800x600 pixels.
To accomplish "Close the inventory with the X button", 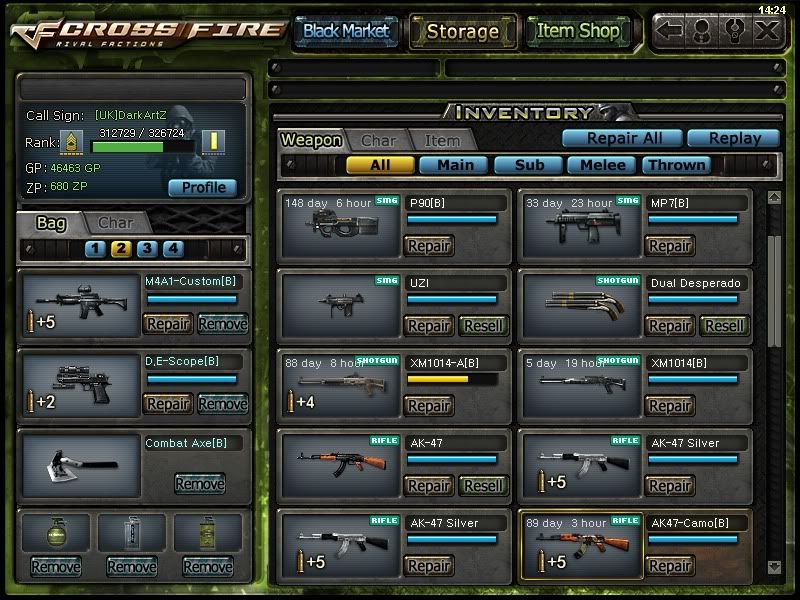I will pos(767,30).
